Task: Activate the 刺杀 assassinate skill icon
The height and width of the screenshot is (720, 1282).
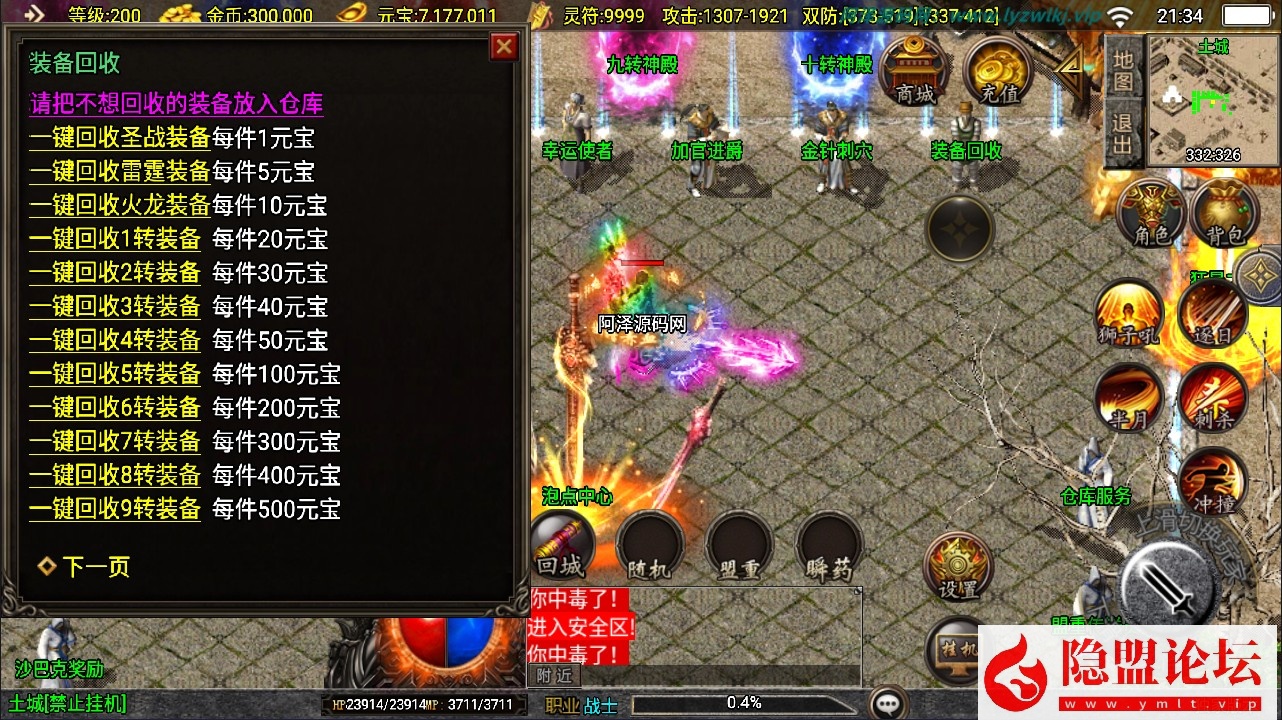Action: (x=1215, y=397)
